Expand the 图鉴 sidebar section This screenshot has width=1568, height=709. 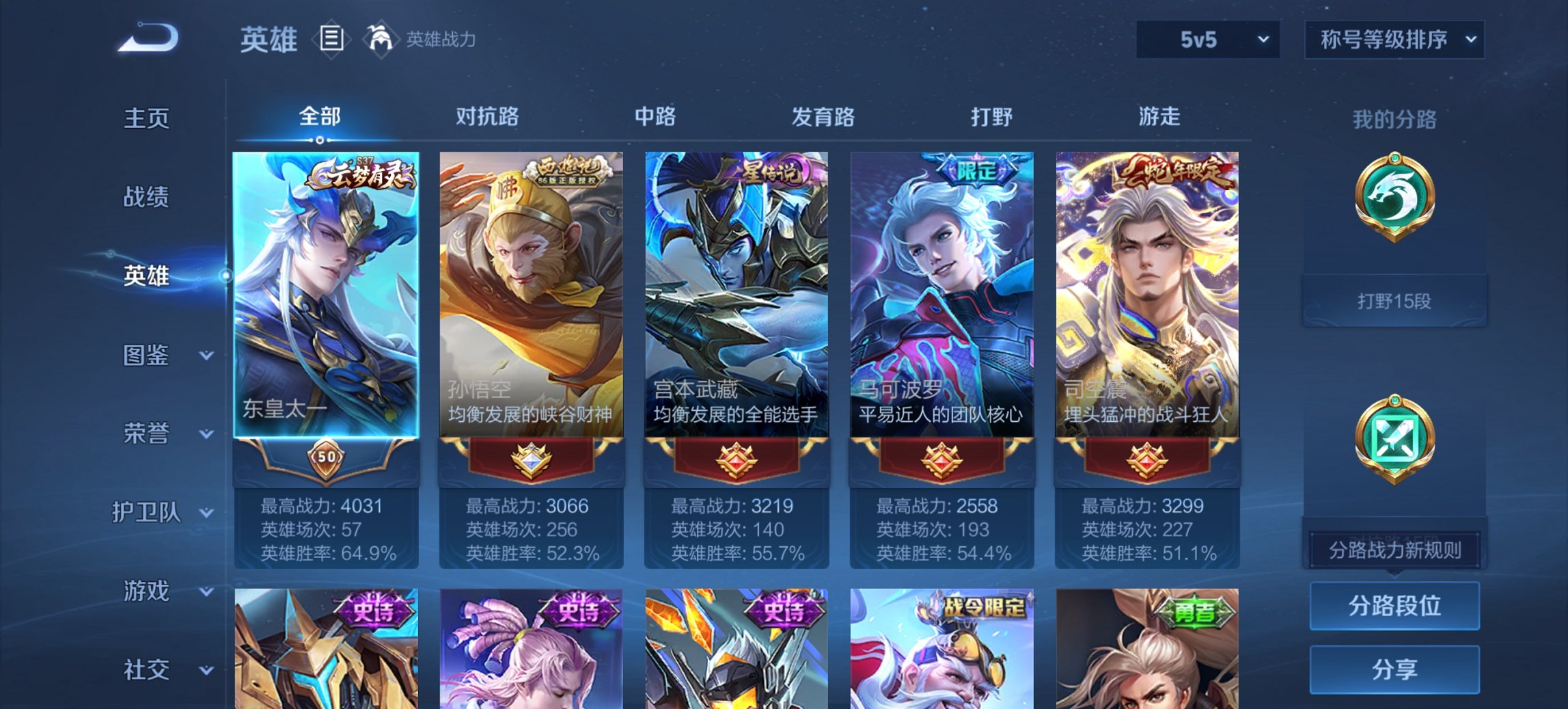(150, 356)
